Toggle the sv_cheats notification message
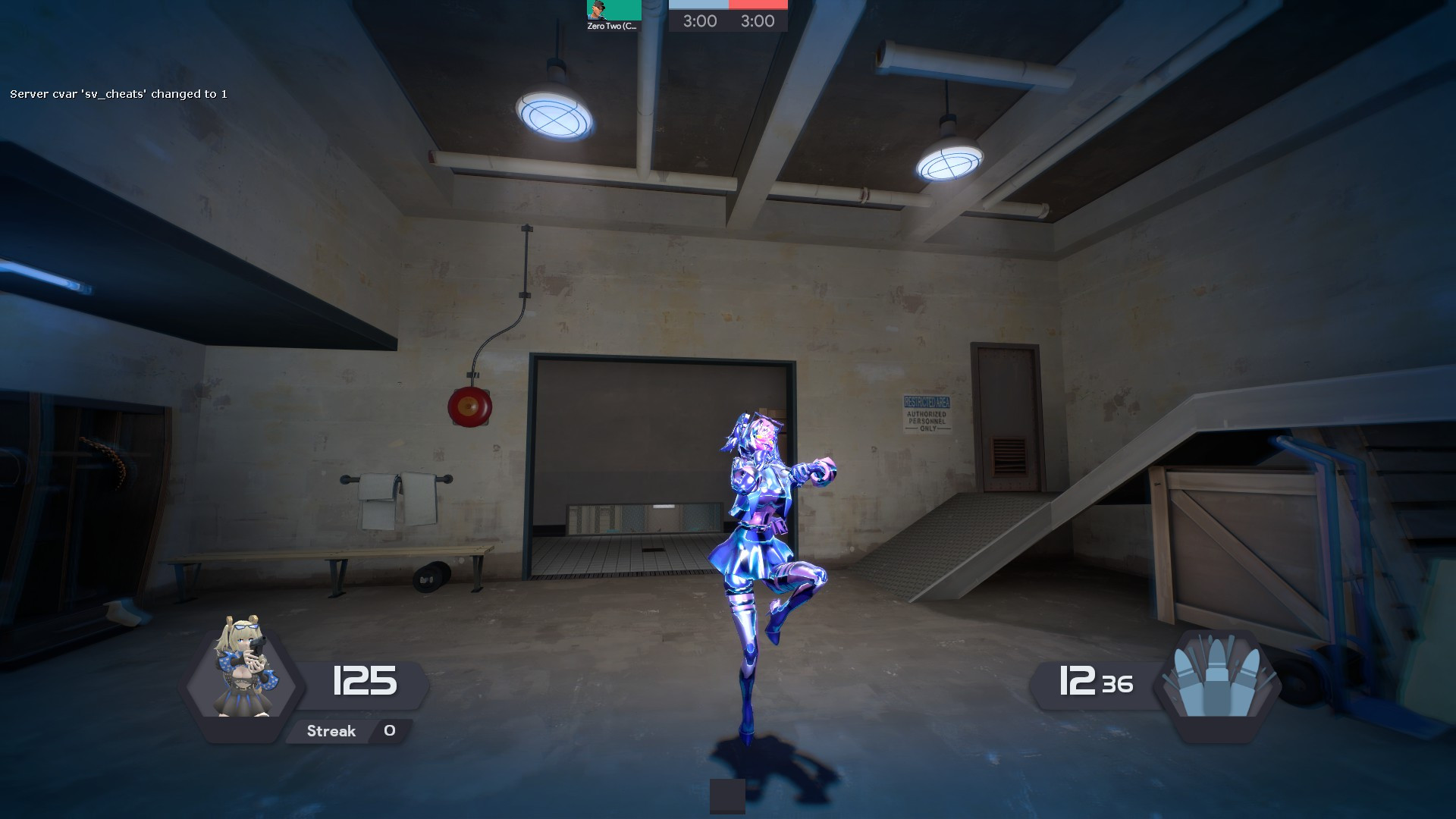 118,95
